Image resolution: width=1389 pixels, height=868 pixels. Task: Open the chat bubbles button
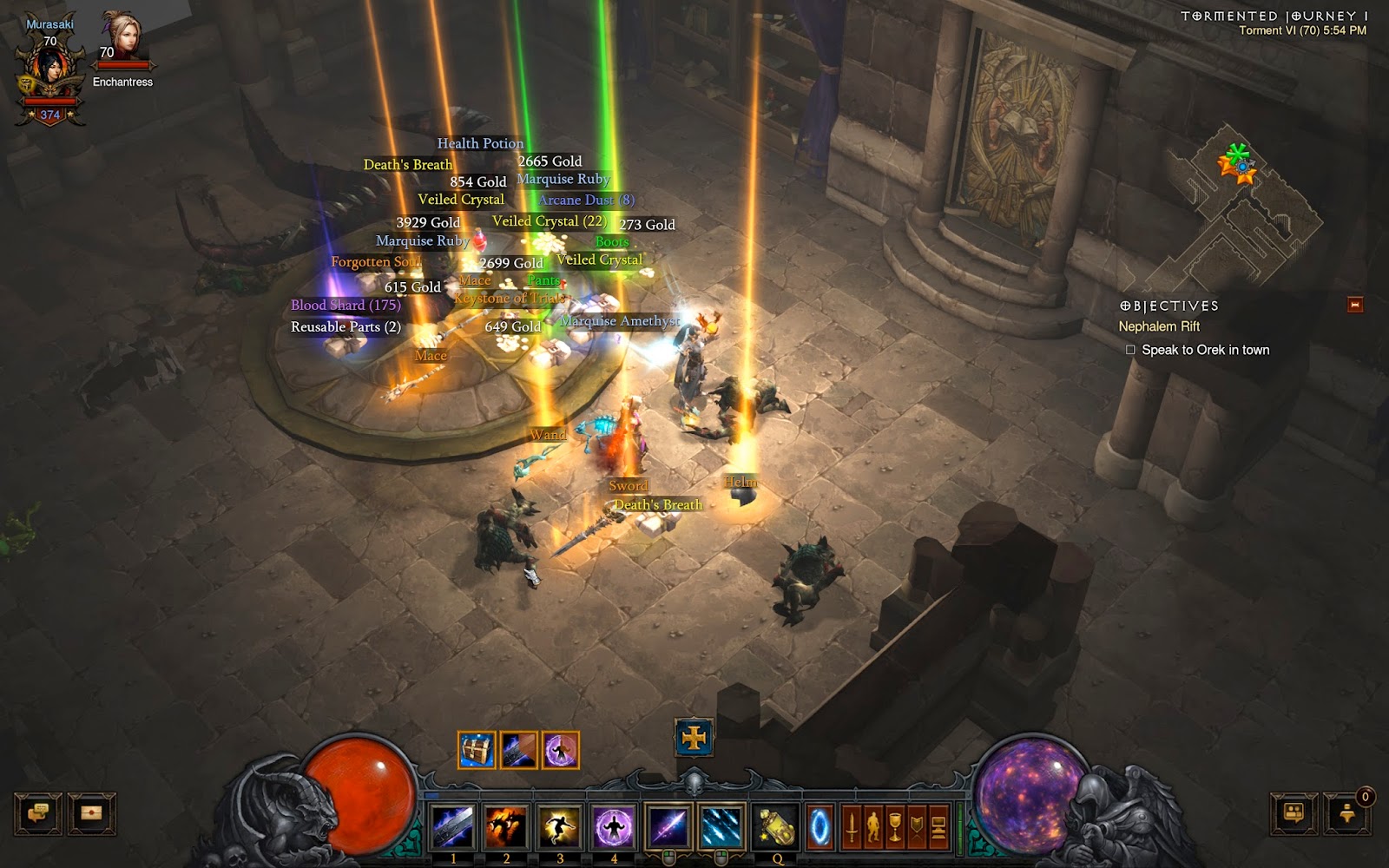[38, 814]
